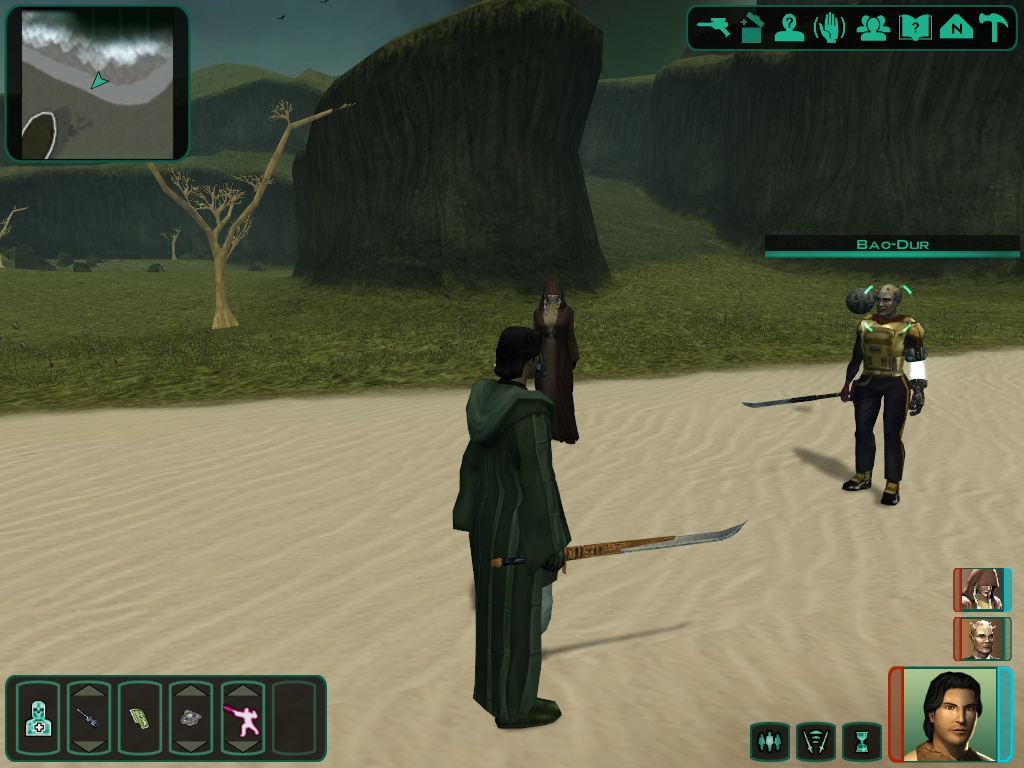Toggle stealth mode crossed-swords button
The image size is (1024, 768).
(815, 742)
